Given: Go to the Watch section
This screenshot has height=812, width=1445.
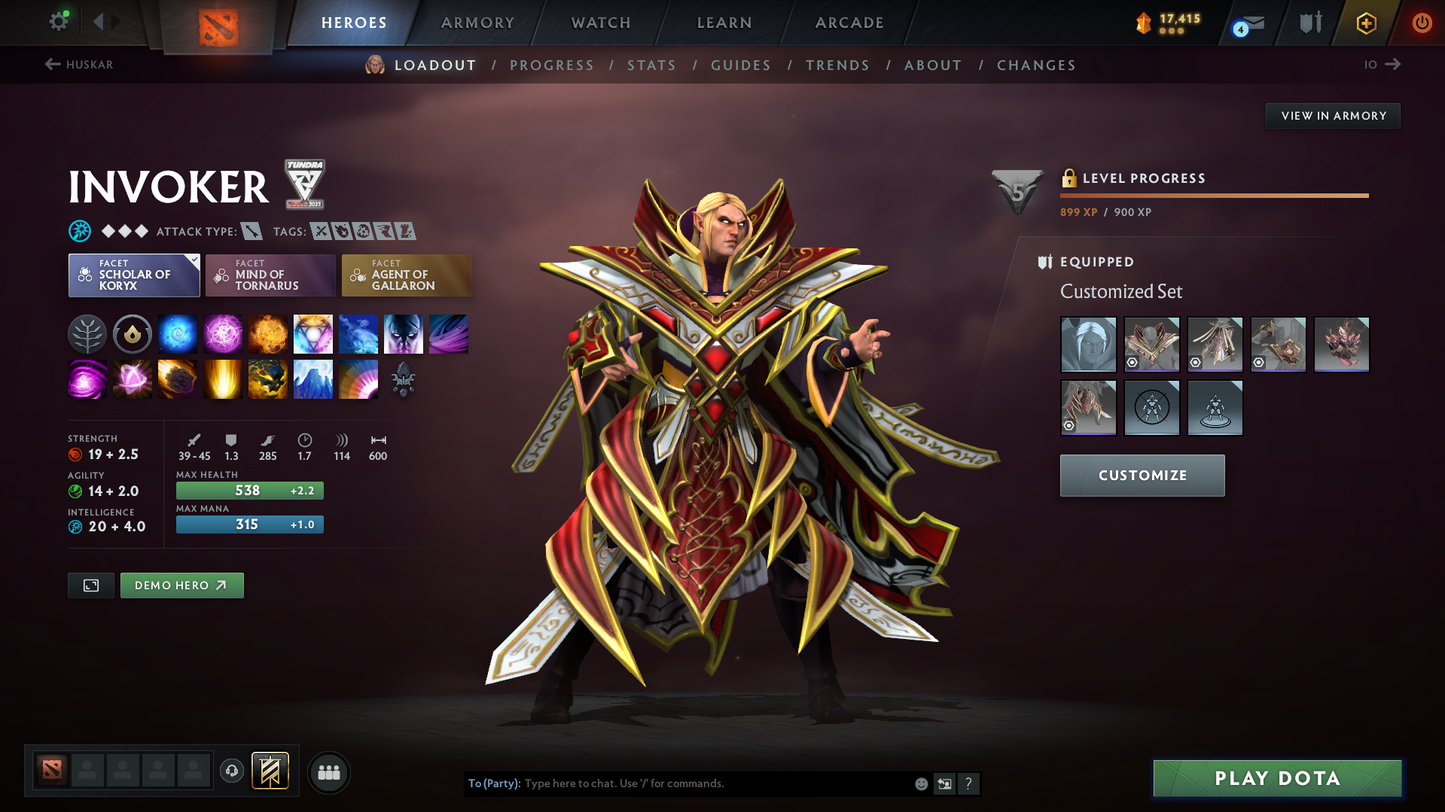Looking at the screenshot, I should click(600, 23).
